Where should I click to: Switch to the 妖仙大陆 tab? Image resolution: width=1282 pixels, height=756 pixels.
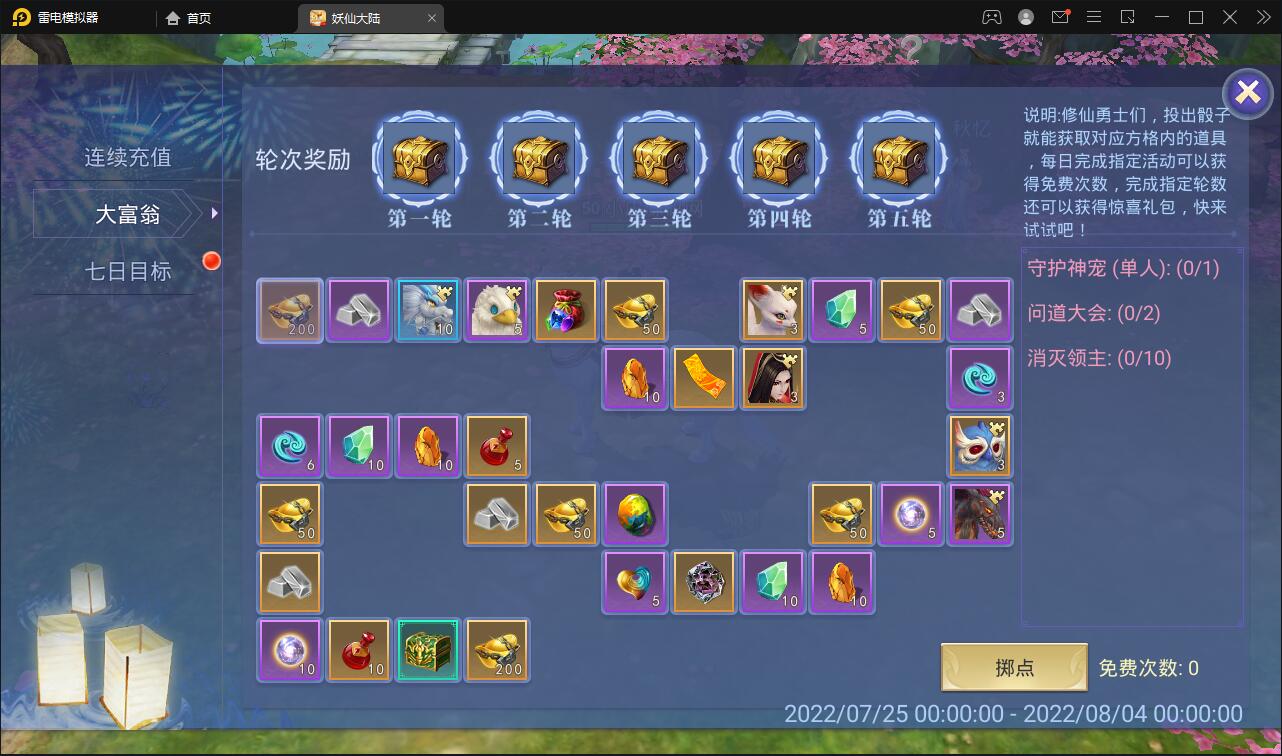360,17
